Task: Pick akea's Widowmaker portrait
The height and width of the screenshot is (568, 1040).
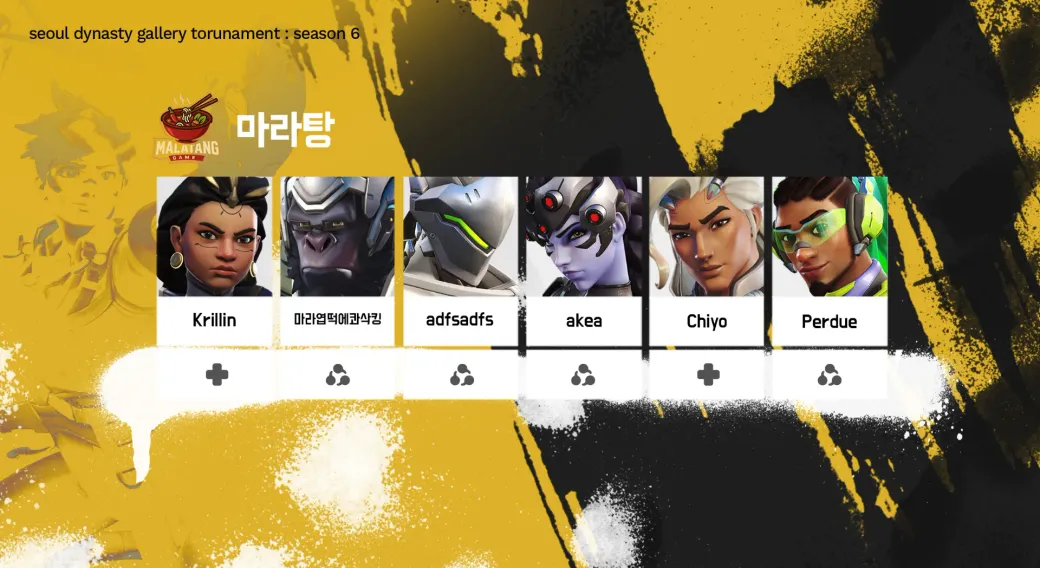Action: point(584,237)
